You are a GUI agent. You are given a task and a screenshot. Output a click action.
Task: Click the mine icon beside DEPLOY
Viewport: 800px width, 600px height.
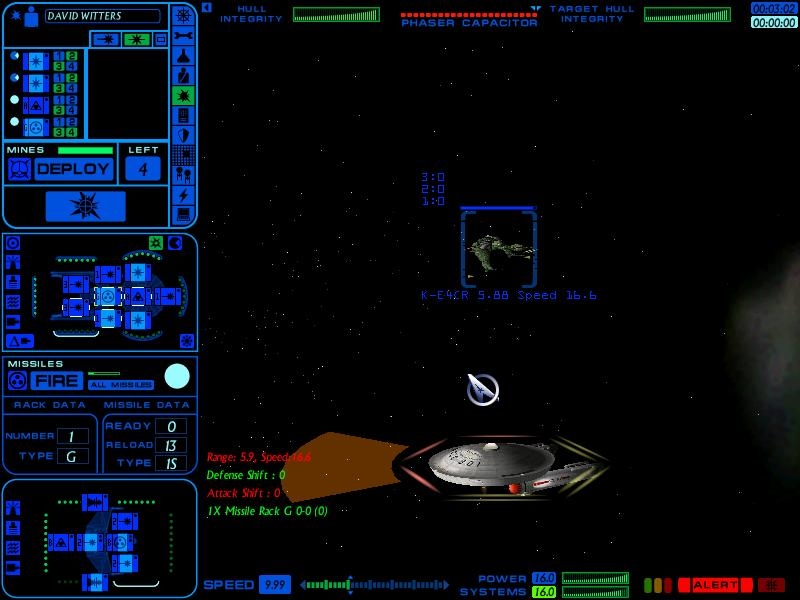point(18,169)
